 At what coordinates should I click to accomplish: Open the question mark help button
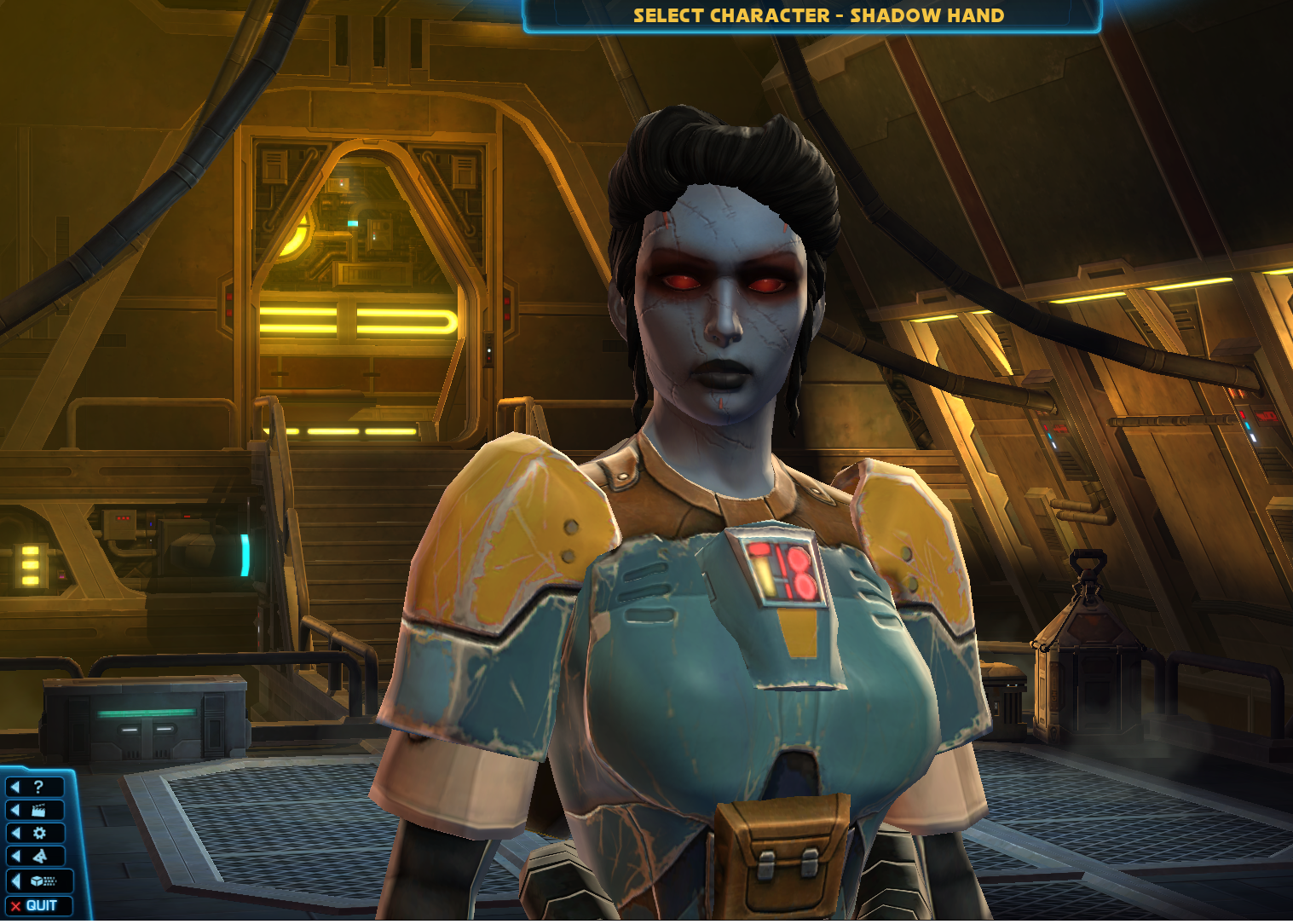click(x=36, y=787)
